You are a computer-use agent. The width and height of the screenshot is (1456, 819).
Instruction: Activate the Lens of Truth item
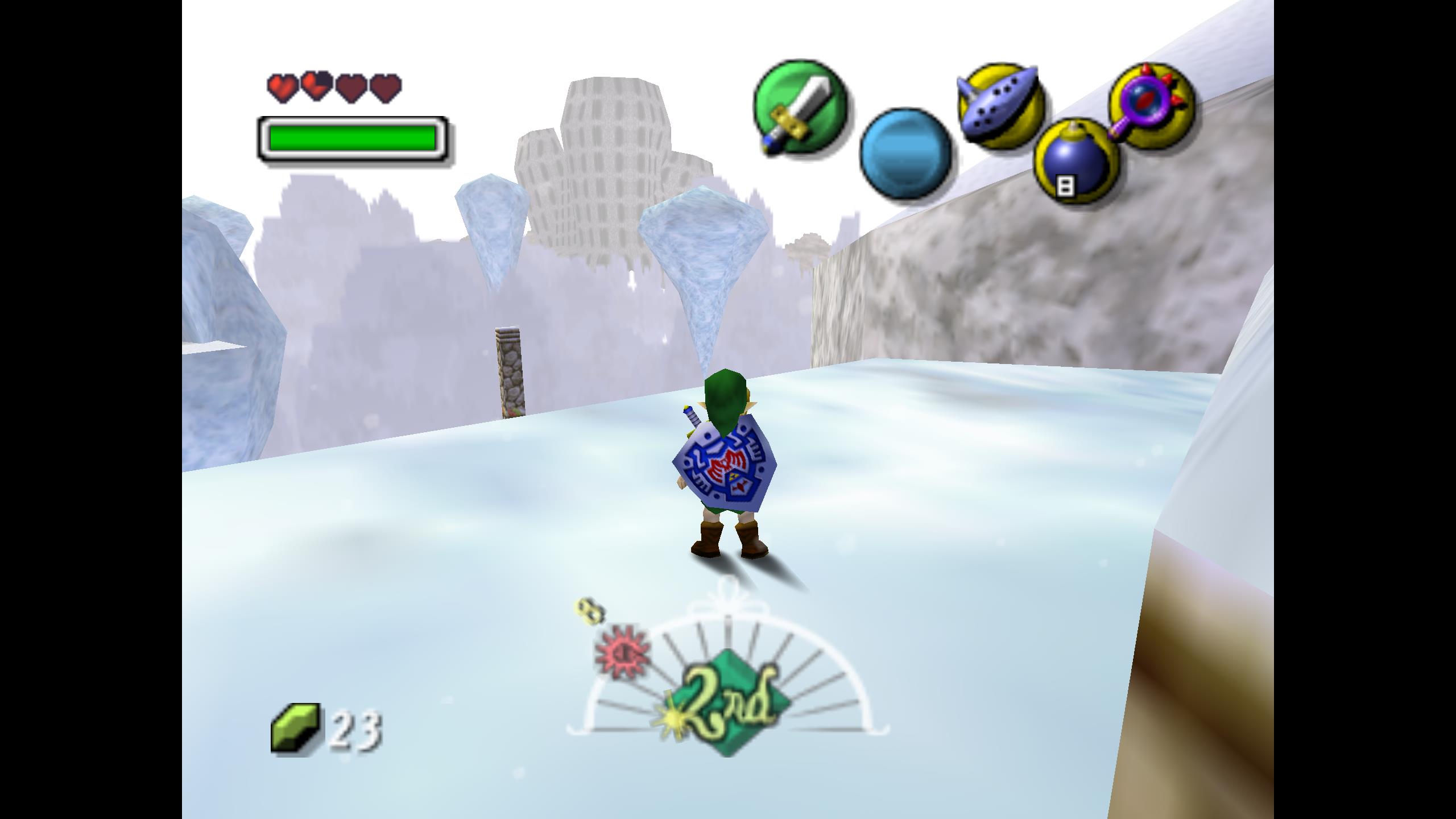point(1151,106)
